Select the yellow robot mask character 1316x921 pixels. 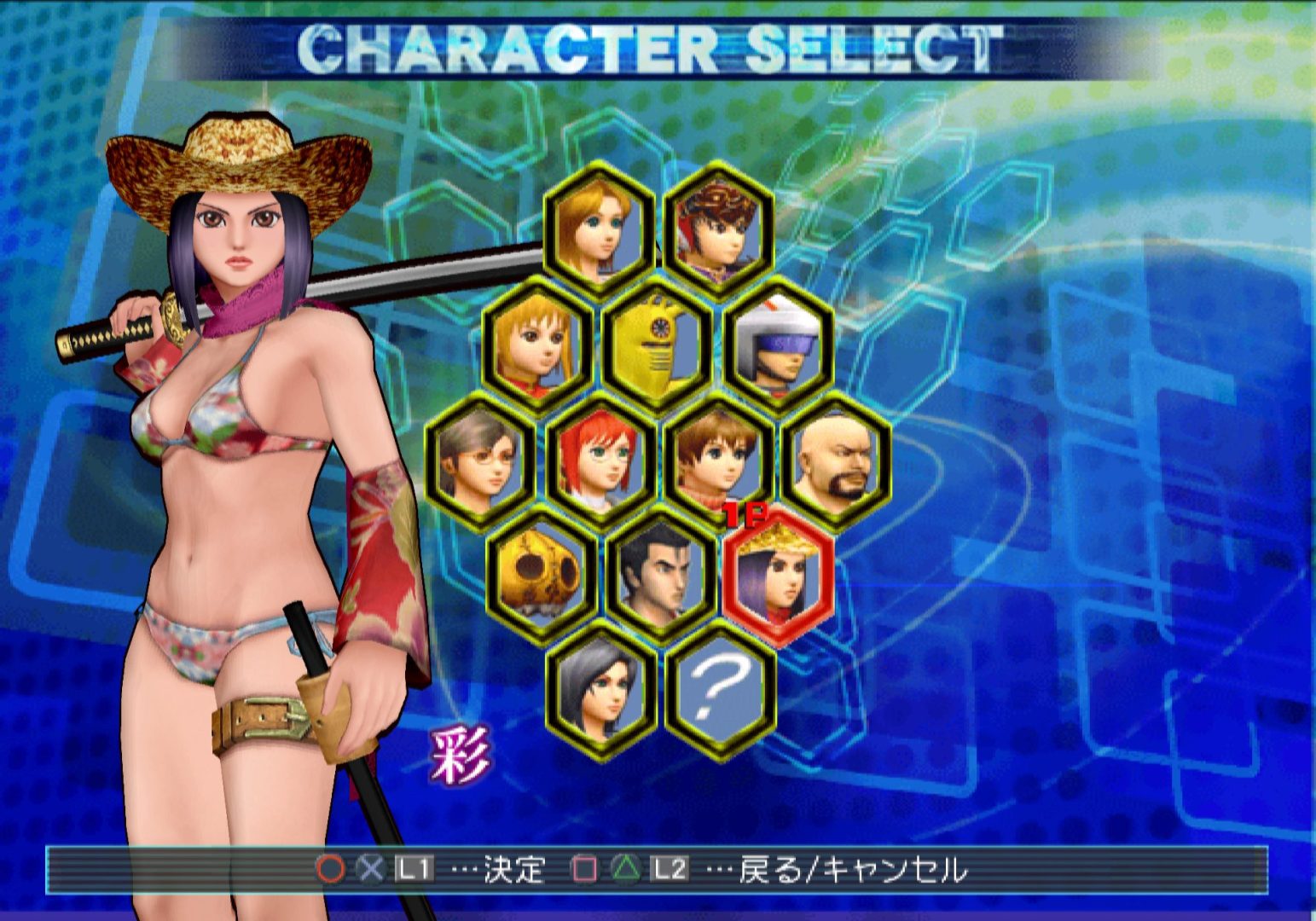click(658, 343)
